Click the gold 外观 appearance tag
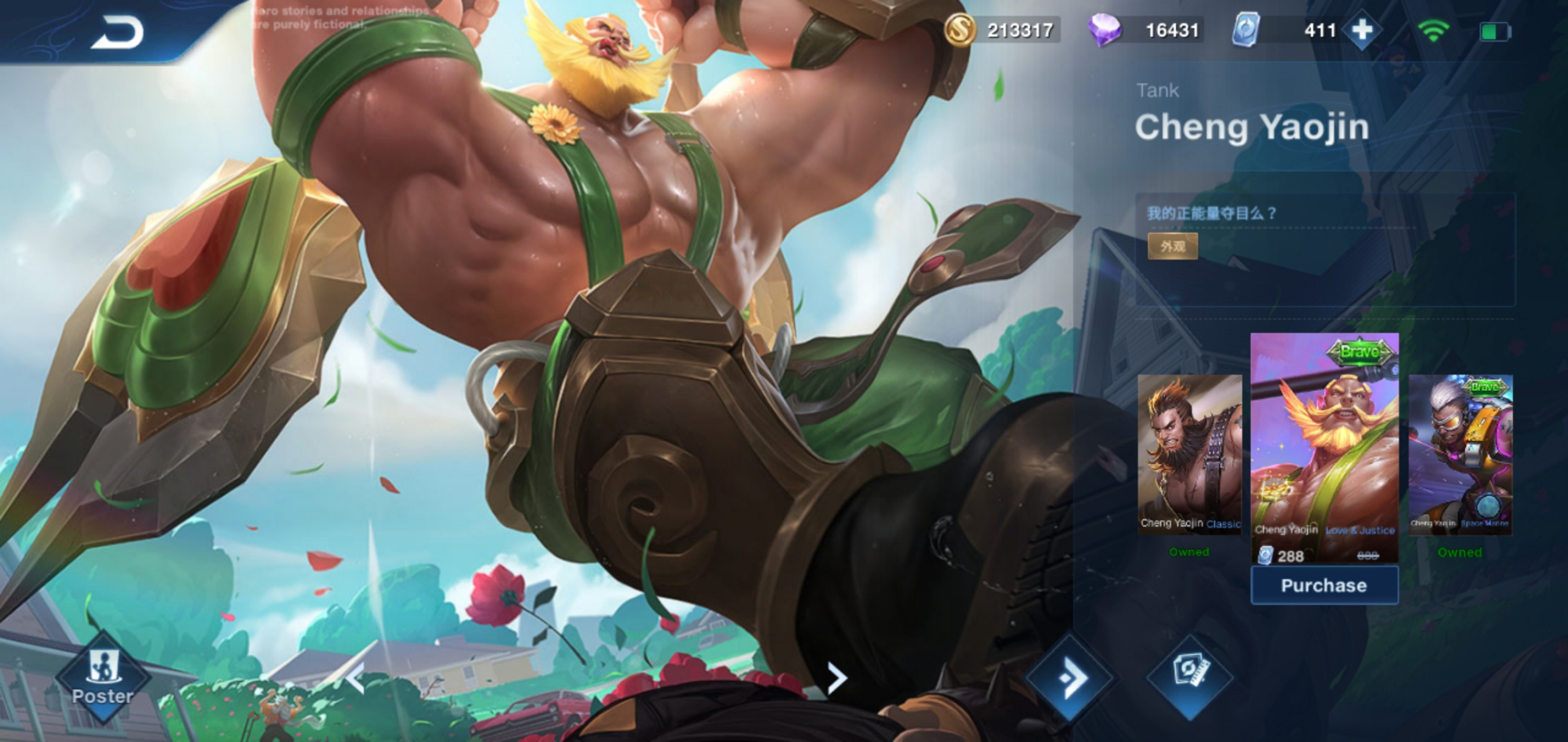The height and width of the screenshot is (742, 1568). [x=1172, y=246]
